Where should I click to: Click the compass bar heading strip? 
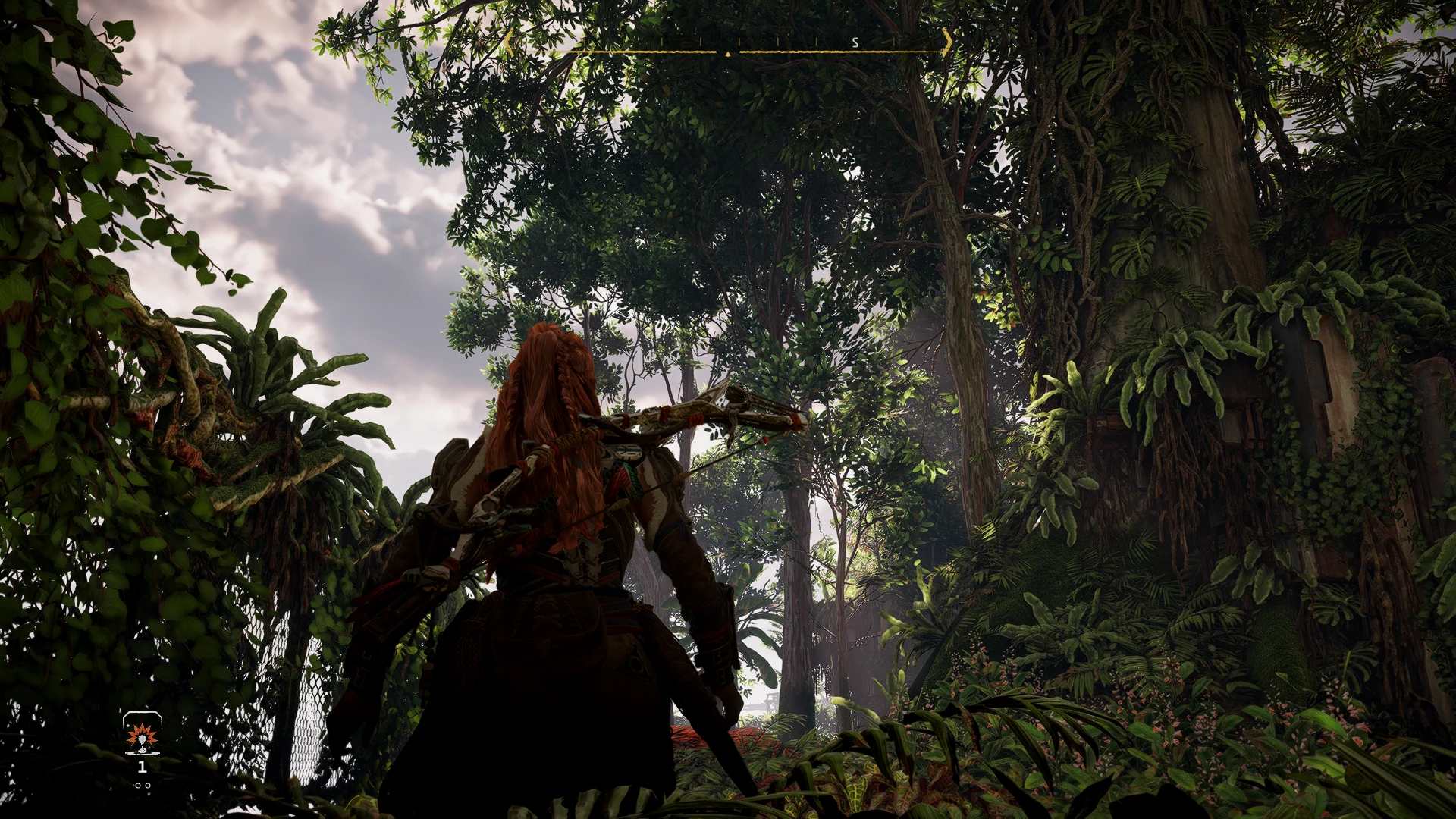click(727, 47)
